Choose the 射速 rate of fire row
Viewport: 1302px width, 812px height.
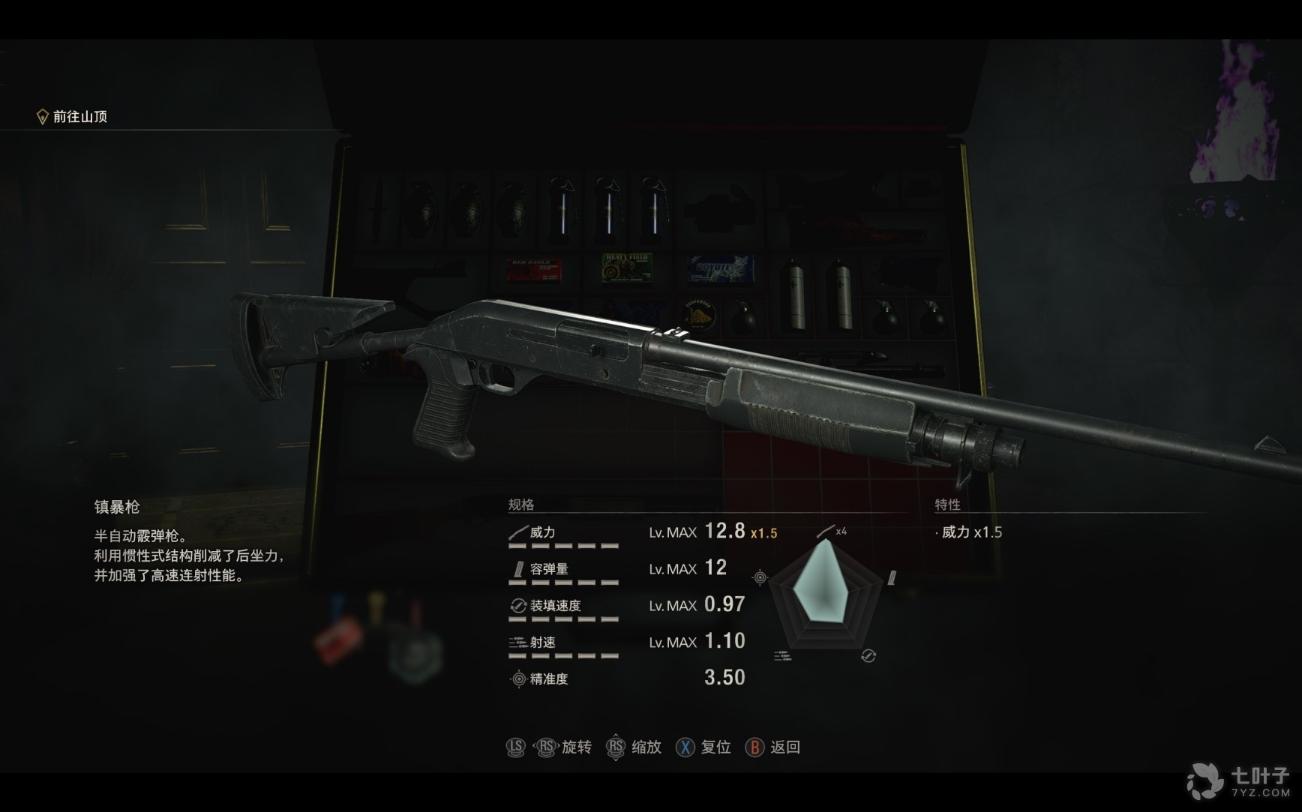click(x=626, y=642)
